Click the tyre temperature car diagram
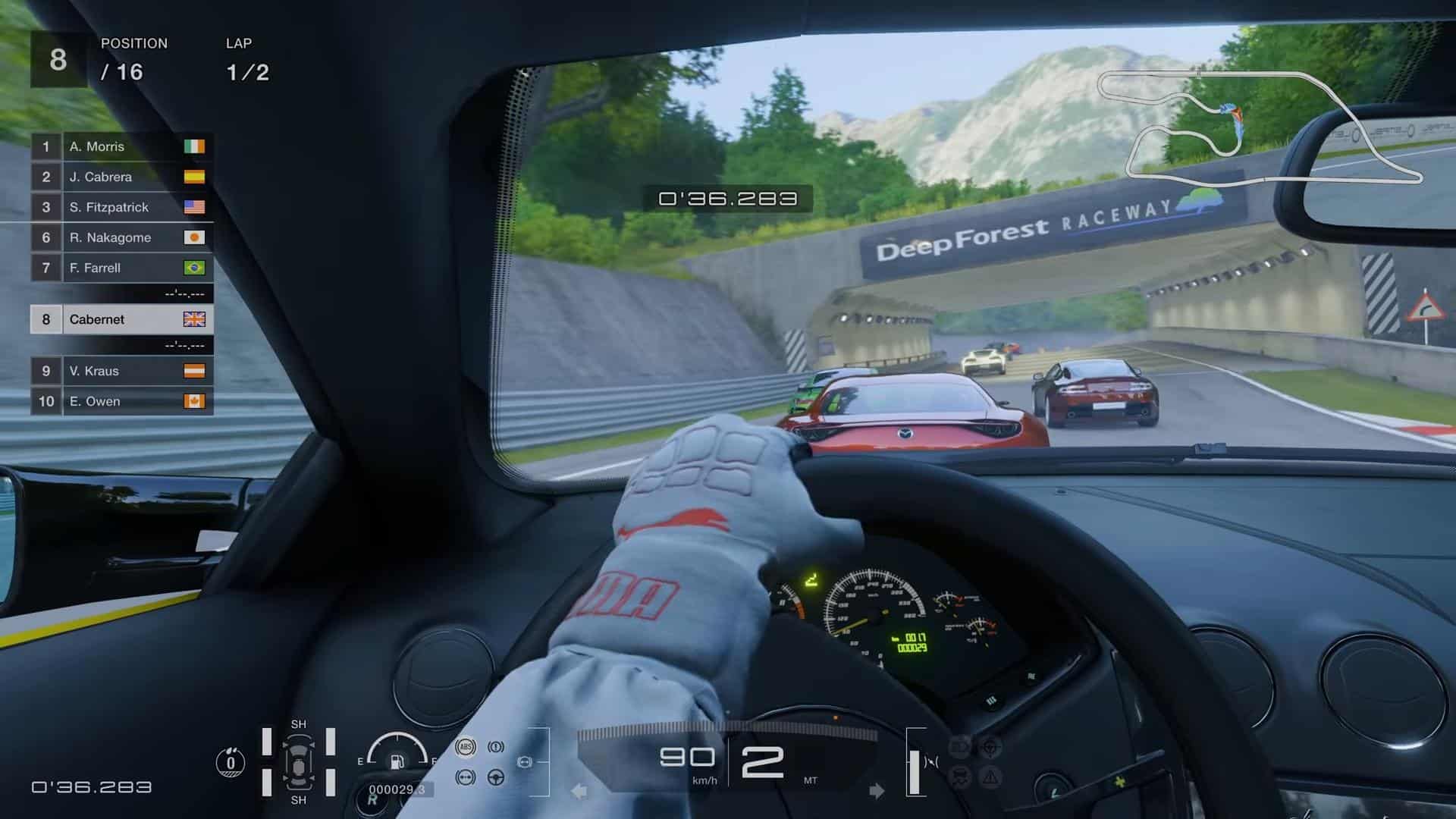The image size is (1456, 819). [300, 761]
